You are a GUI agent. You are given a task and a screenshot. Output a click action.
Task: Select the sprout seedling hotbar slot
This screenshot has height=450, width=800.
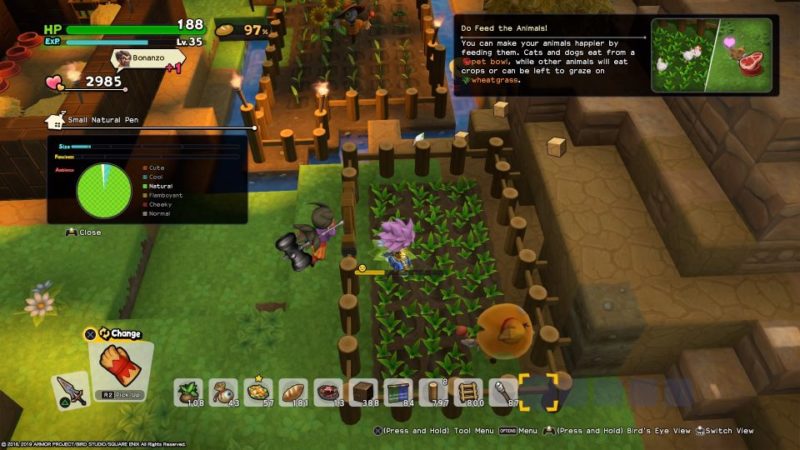tap(189, 391)
